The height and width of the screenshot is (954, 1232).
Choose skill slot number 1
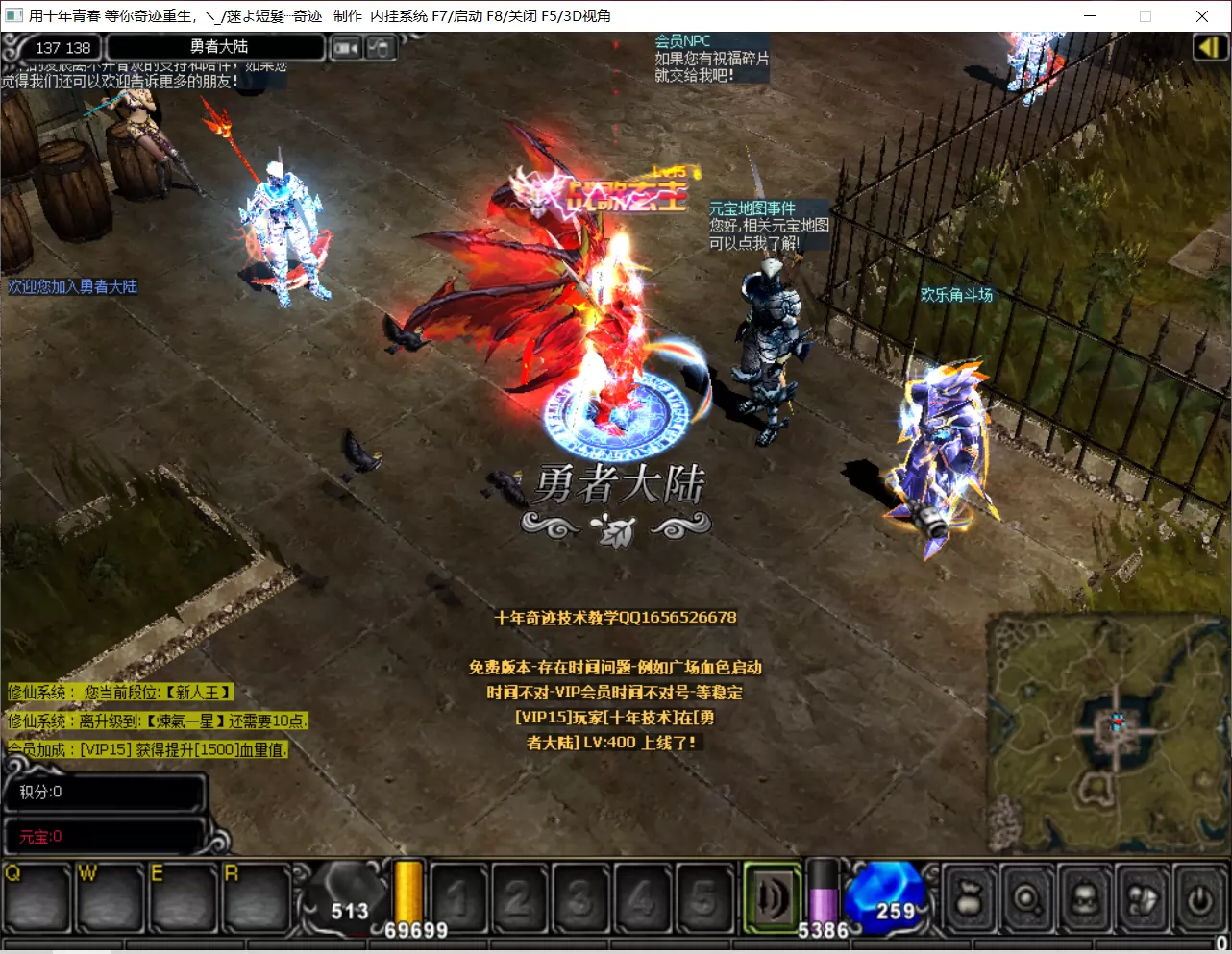458,899
